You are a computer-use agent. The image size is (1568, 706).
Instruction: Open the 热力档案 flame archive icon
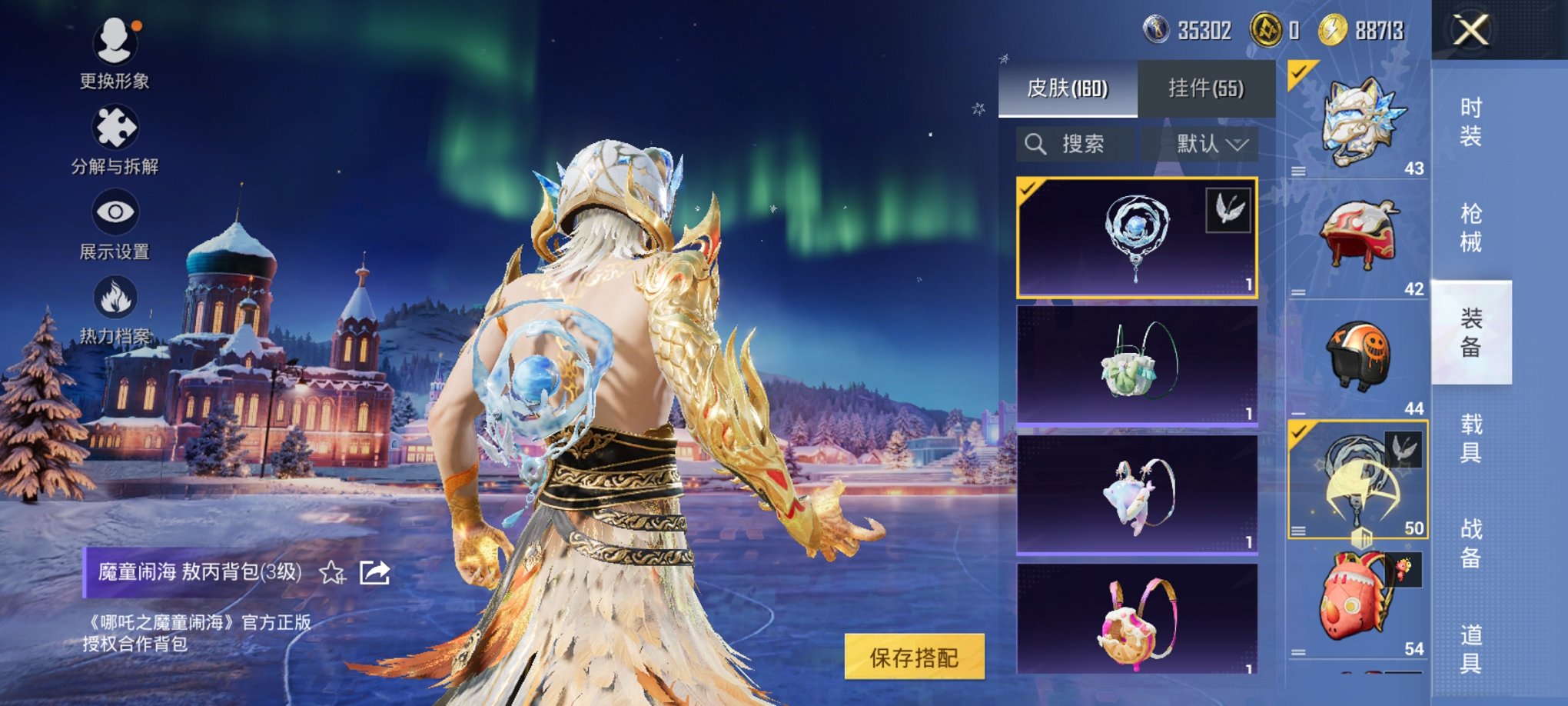(115, 295)
